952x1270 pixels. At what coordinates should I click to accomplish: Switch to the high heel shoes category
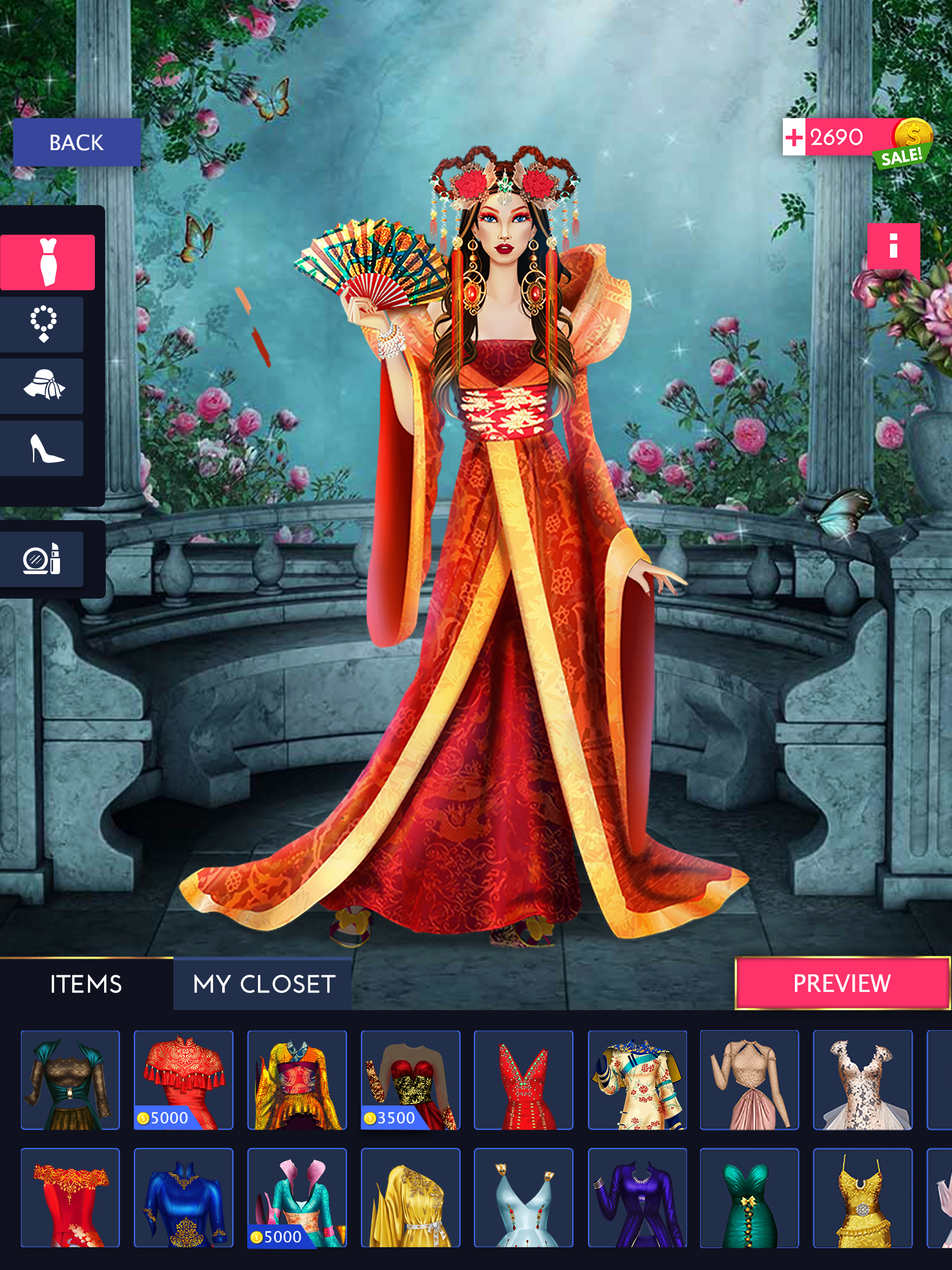(43, 449)
